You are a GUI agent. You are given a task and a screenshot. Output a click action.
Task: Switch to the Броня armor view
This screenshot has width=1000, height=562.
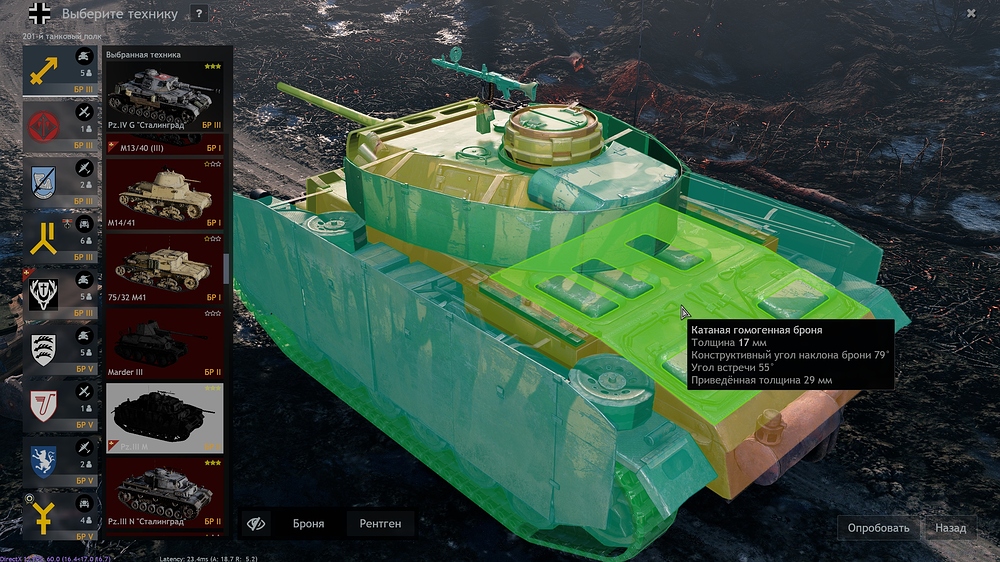308,523
